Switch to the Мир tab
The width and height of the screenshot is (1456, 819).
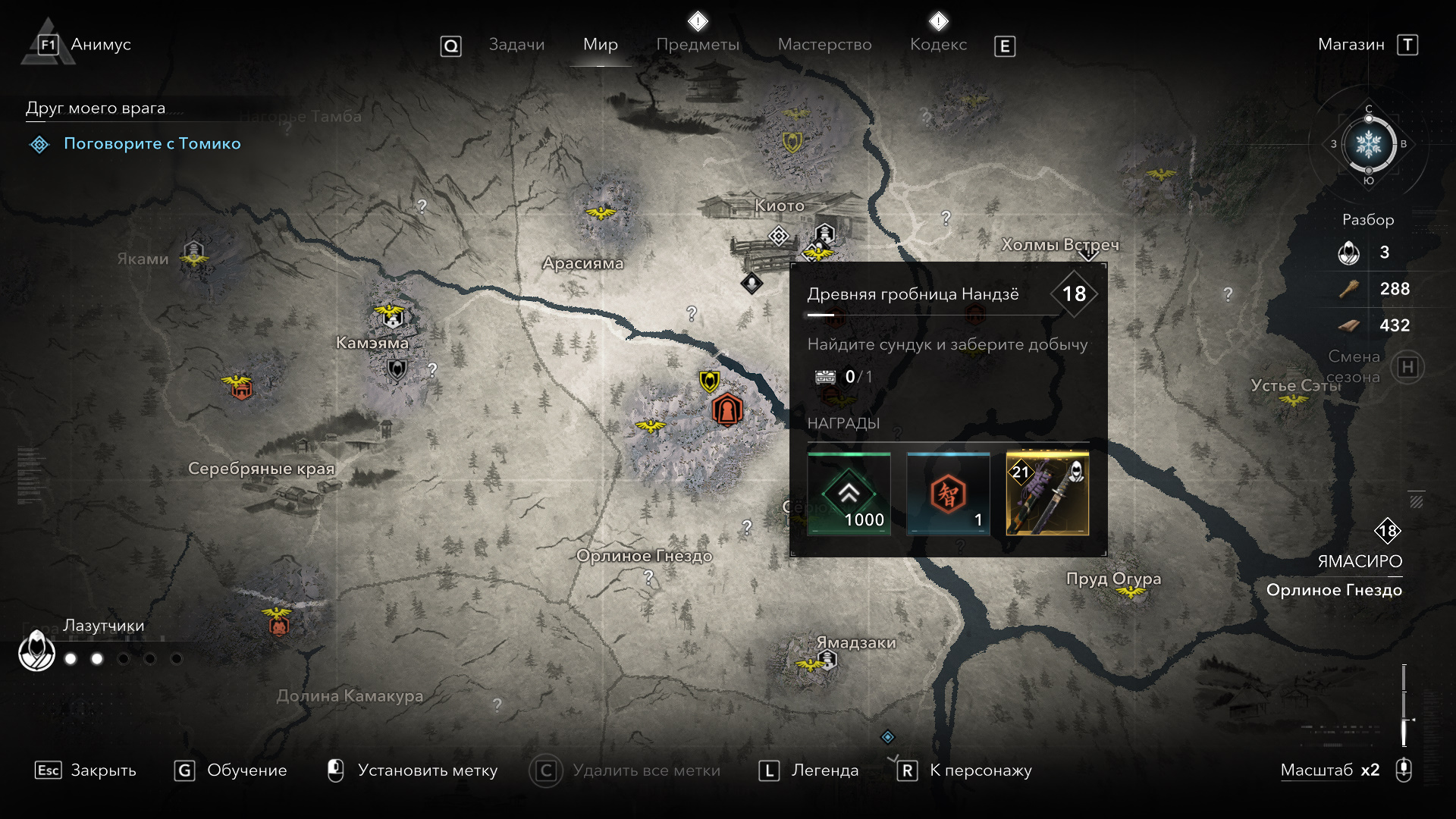(600, 45)
